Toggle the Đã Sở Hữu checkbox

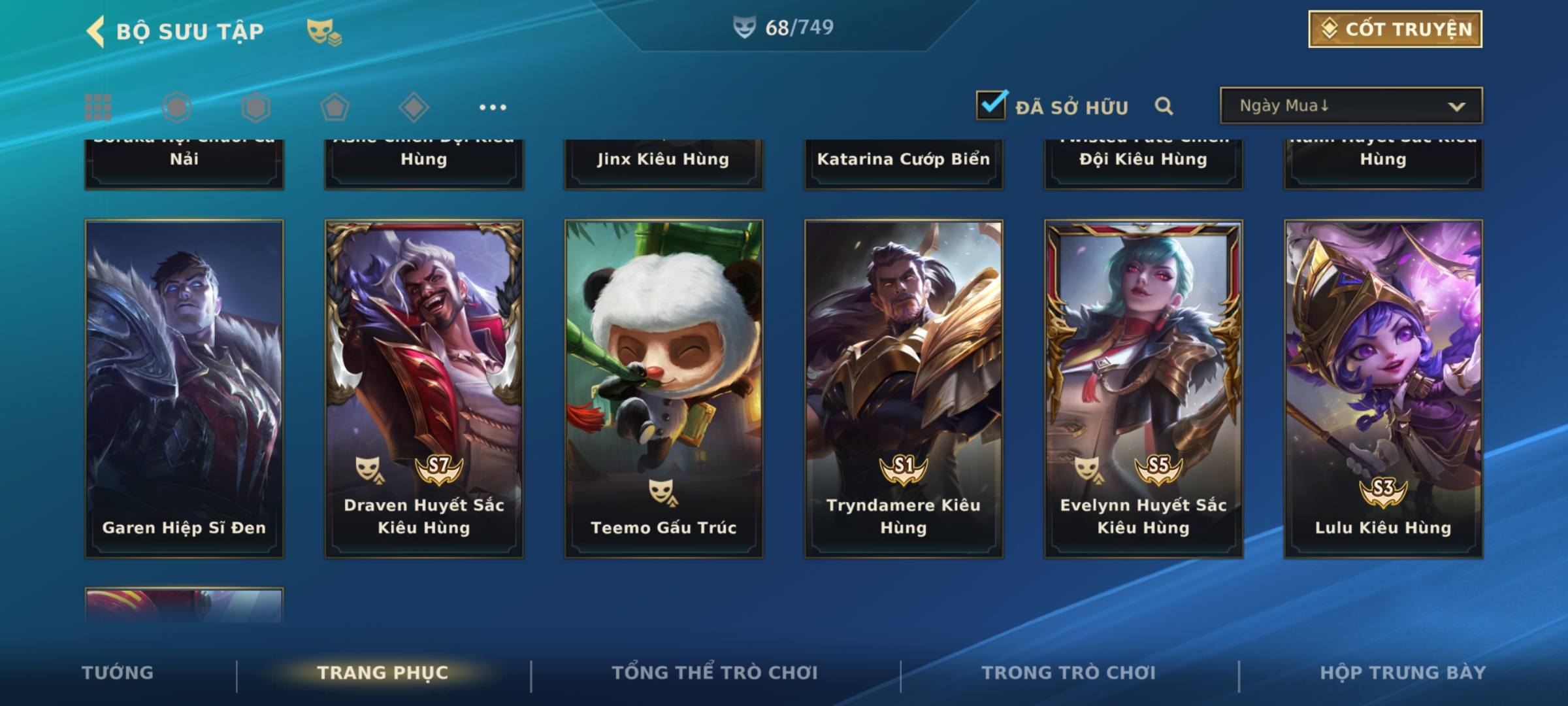coord(990,105)
